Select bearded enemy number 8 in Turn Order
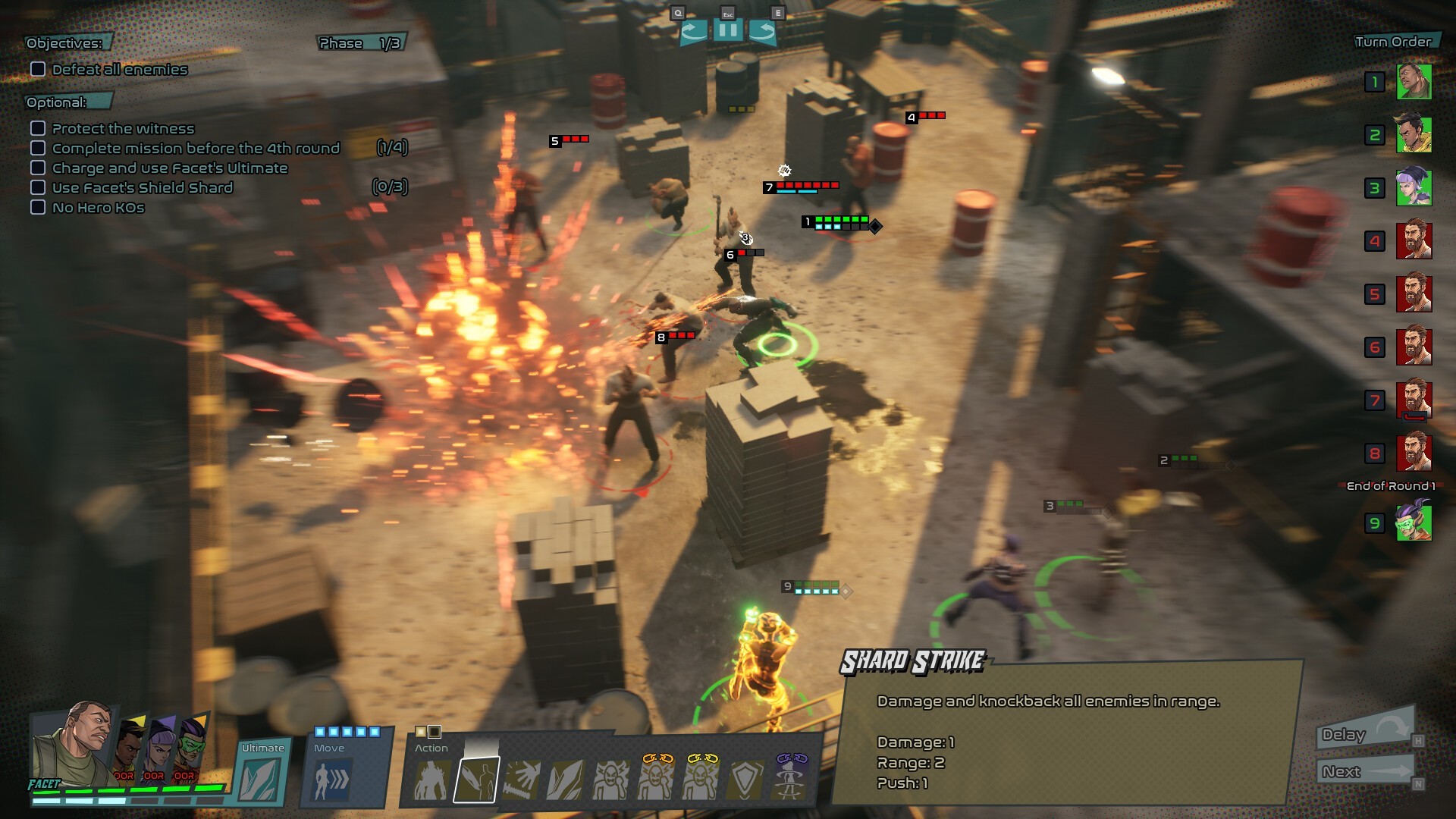The height and width of the screenshot is (819, 1456). [x=1414, y=453]
